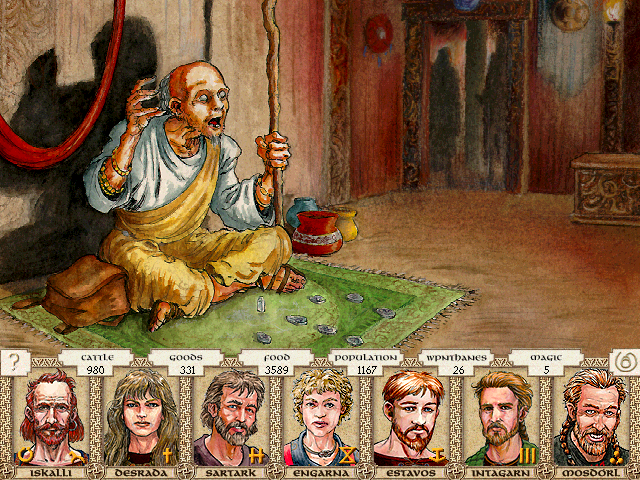Consult Sartark on the clan ring
Viewport: 640px width, 480px height.
coord(230,417)
